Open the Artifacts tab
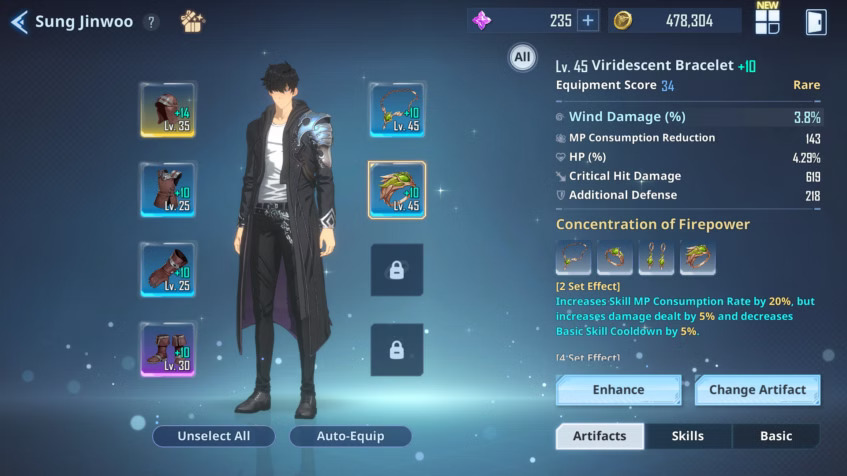This screenshot has height=476, width=847. click(x=600, y=436)
